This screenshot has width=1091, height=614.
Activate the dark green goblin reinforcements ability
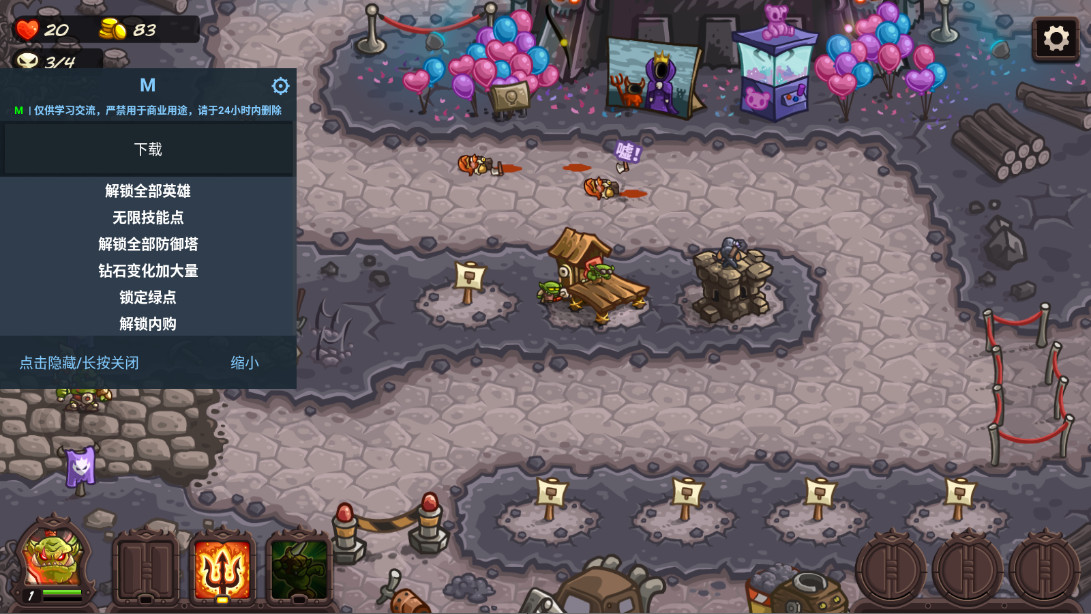click(299, 567)
